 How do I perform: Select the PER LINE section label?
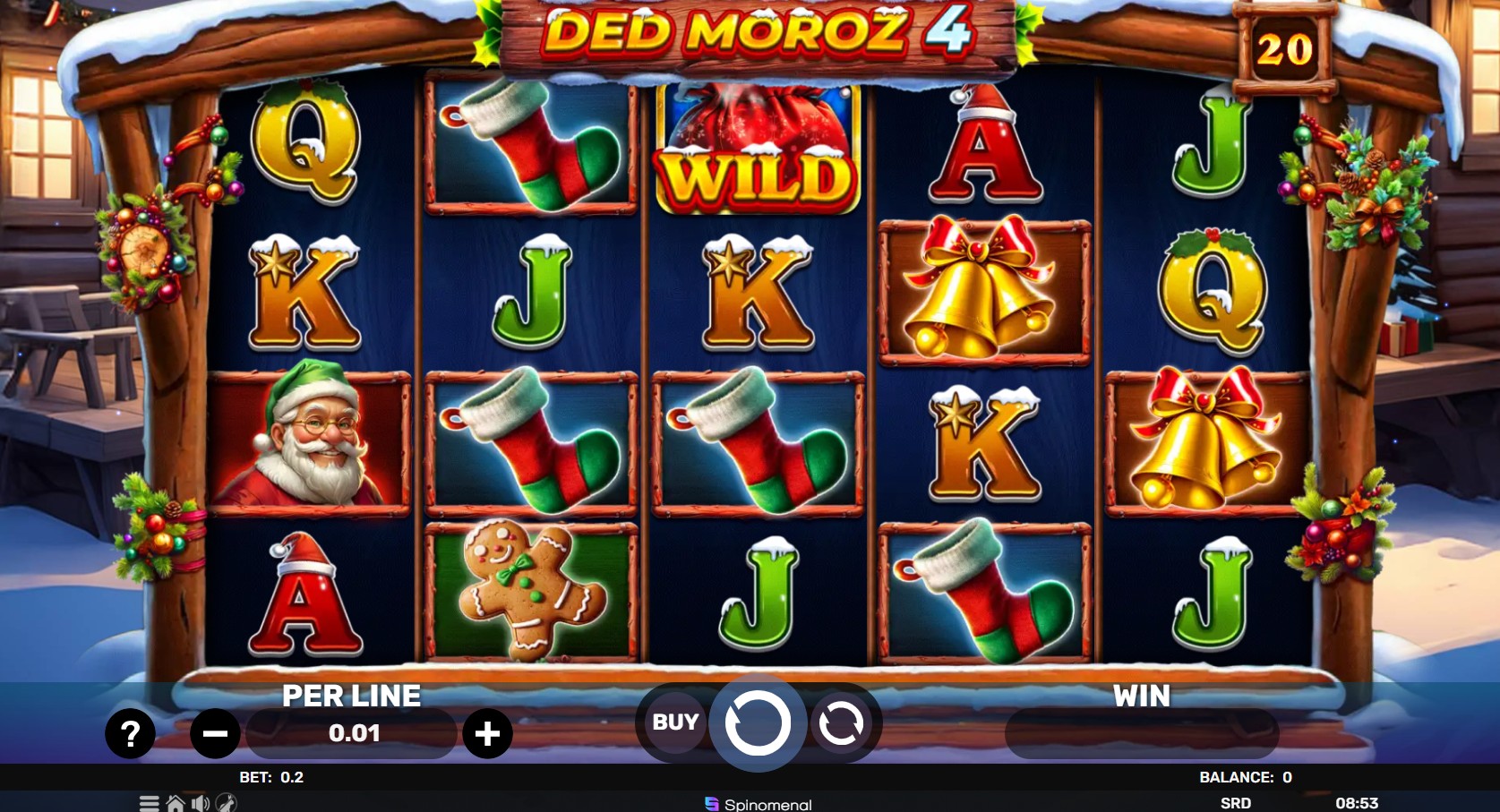click(x=352, y=695)
